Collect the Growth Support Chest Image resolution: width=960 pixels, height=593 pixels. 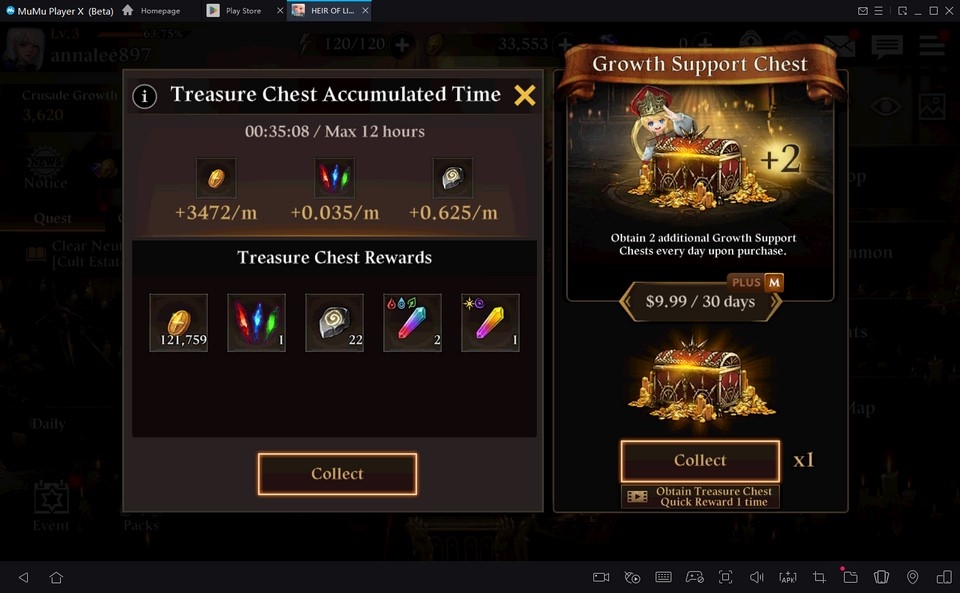pyautogui.click(x=700, y=461)
